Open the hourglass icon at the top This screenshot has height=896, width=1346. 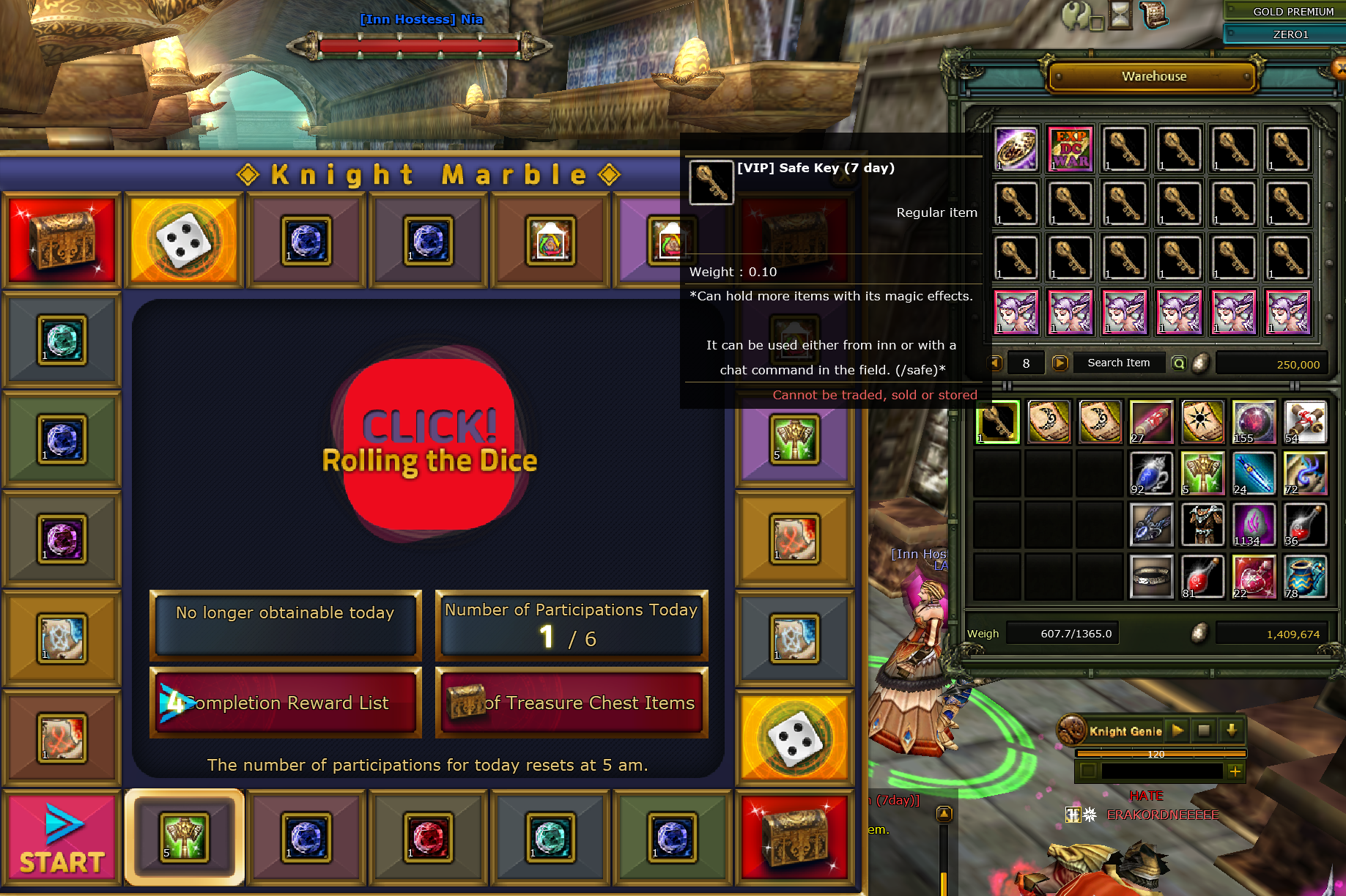click(1120, 15)
